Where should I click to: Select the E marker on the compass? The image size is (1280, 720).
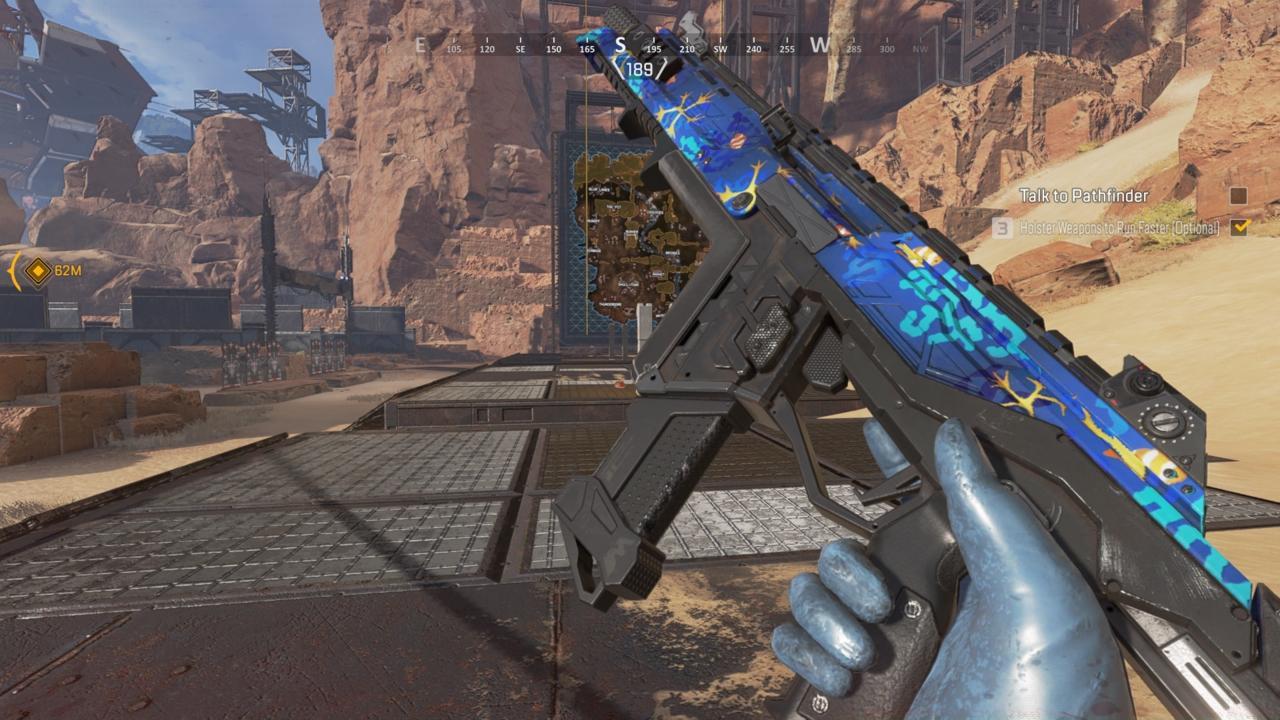(420, 44)
